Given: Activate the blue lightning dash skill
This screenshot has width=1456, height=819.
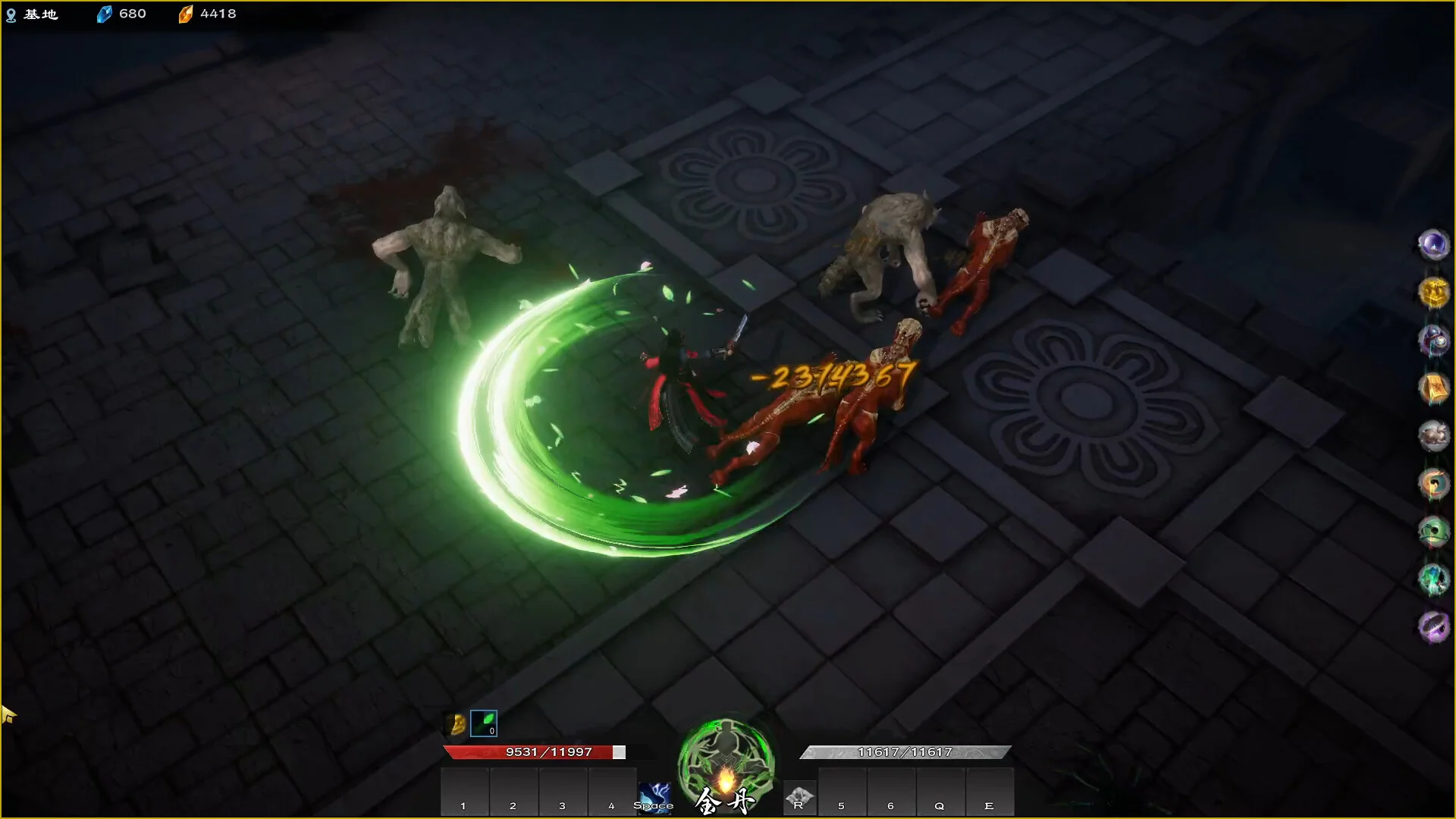Looking at the screenshot, I should tap(654, 797).
